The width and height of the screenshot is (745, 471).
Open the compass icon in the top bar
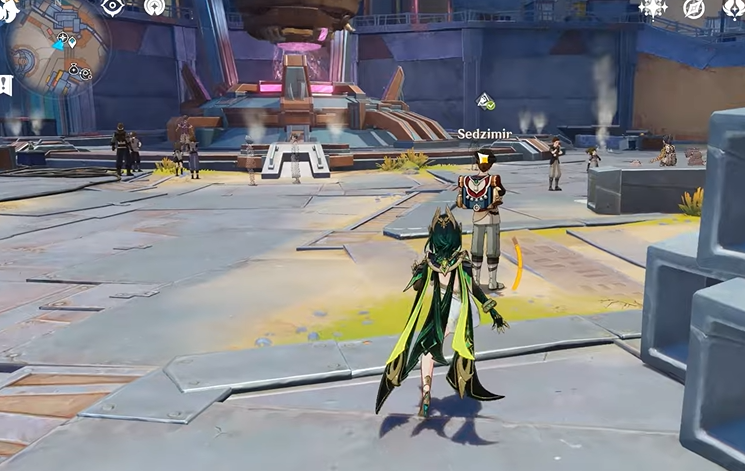coord(694,8)
